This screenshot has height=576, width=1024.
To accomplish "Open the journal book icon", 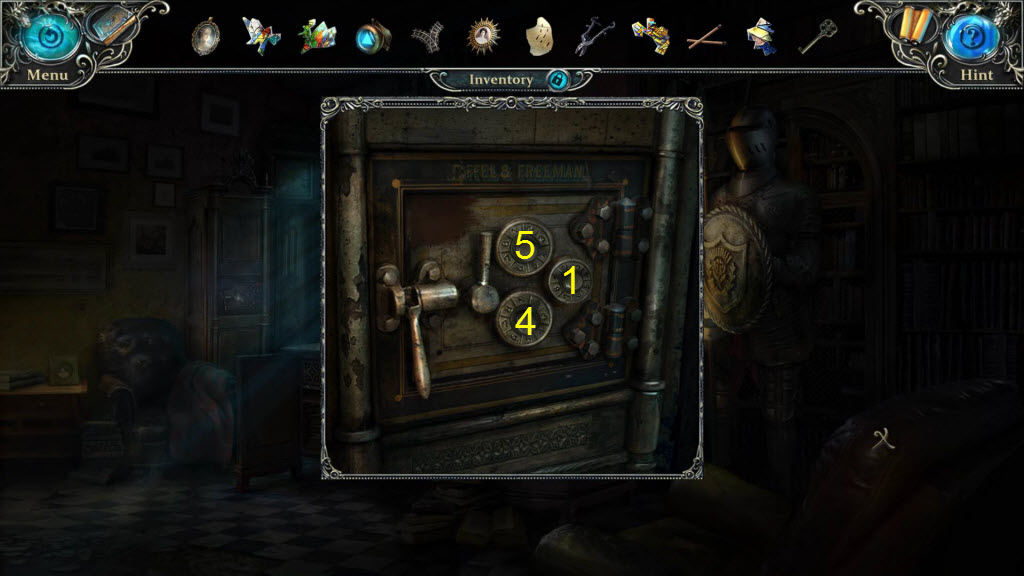I will click(x=115, y=26).
